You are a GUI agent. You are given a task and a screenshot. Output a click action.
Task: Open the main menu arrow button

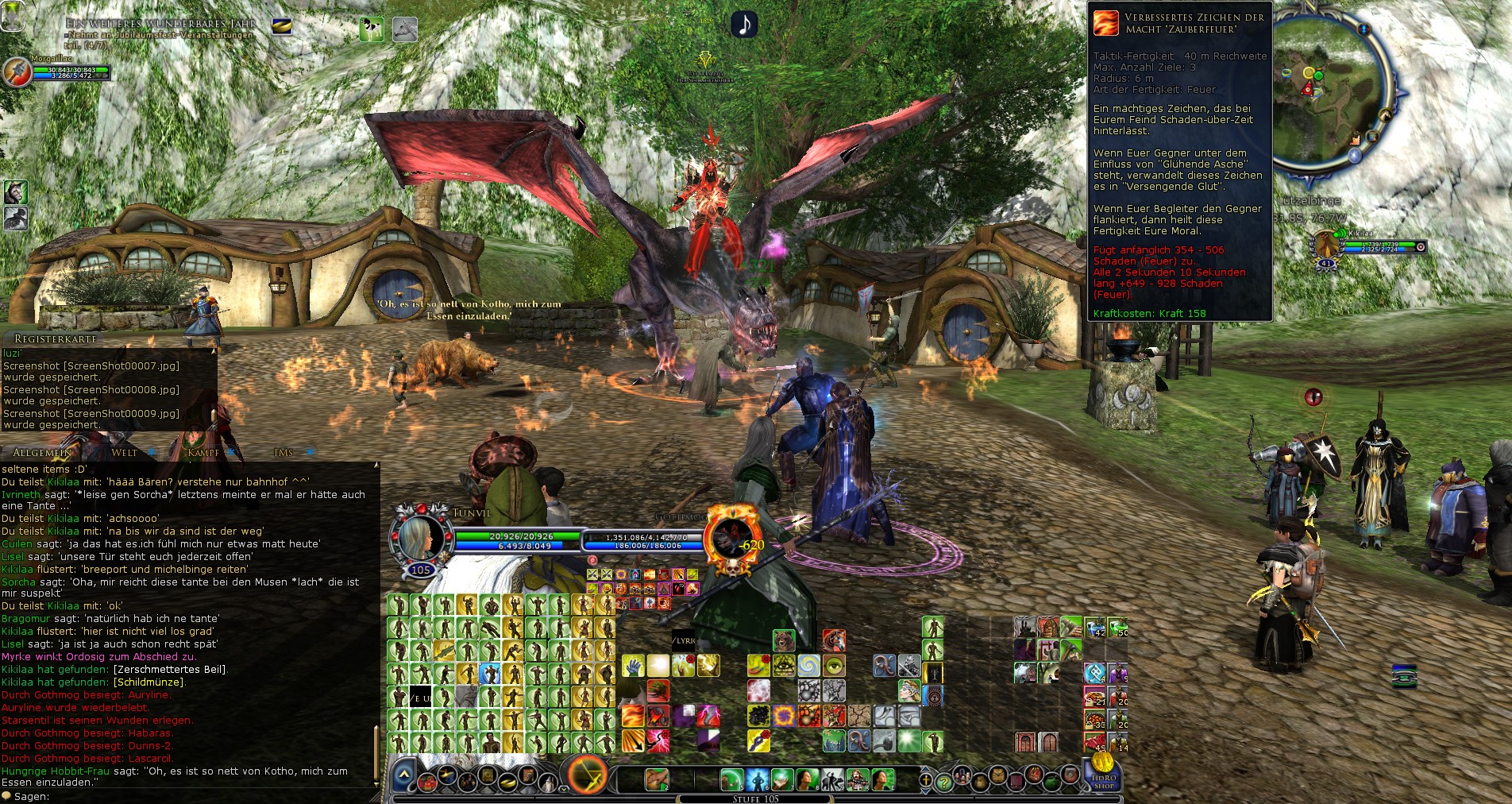[404, 775]
